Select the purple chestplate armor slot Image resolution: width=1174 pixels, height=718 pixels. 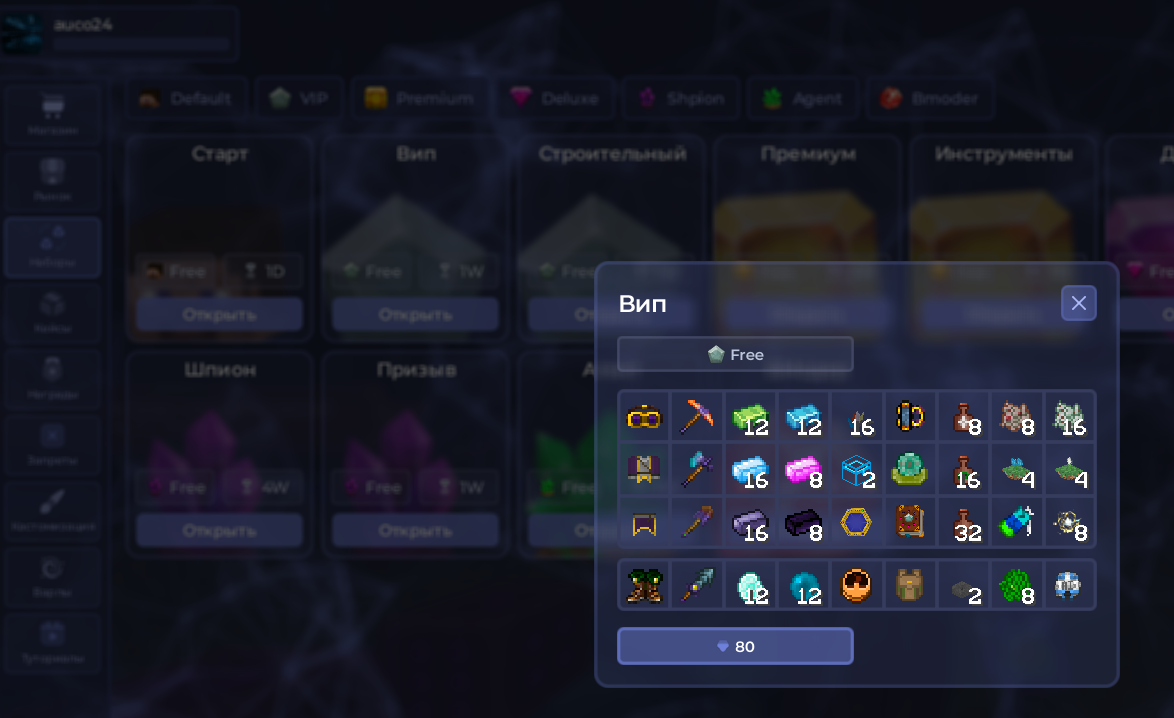click(644, 470)
